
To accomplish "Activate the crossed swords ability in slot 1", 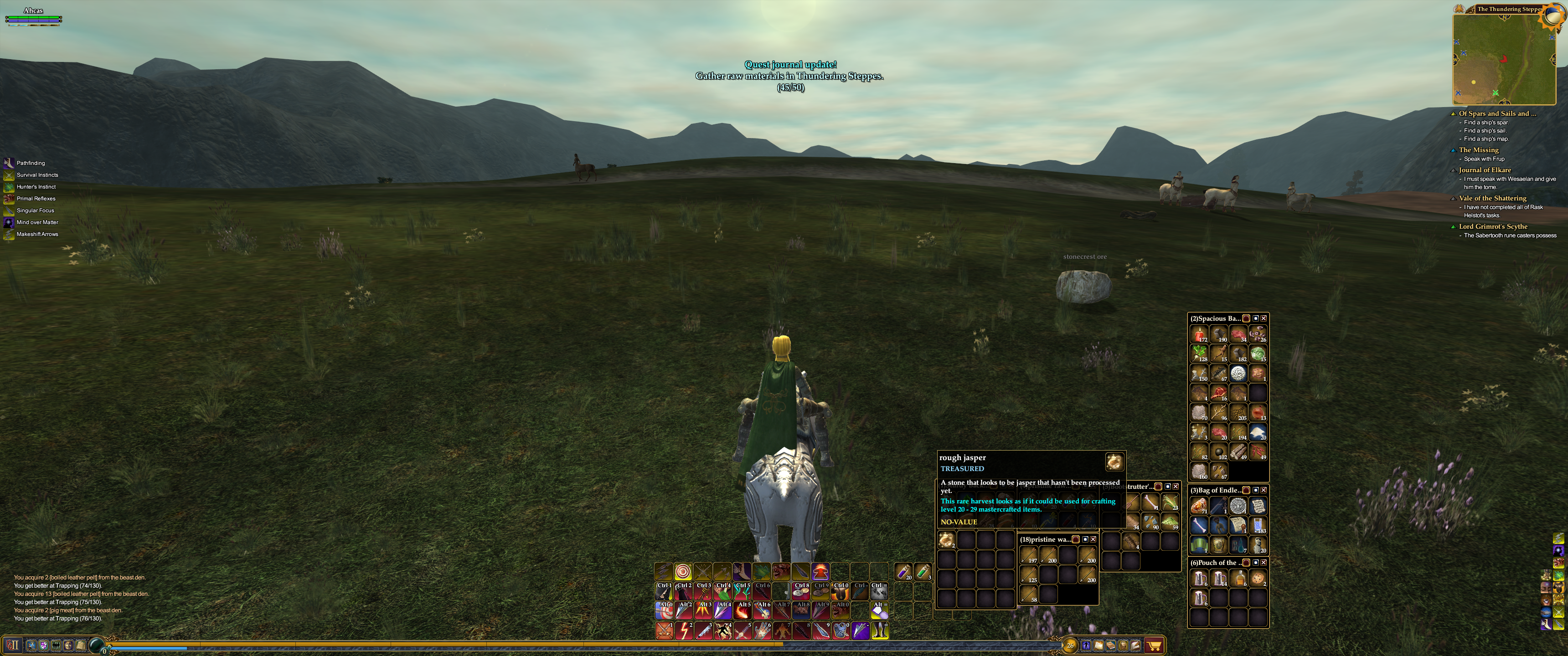I will 664,631.
